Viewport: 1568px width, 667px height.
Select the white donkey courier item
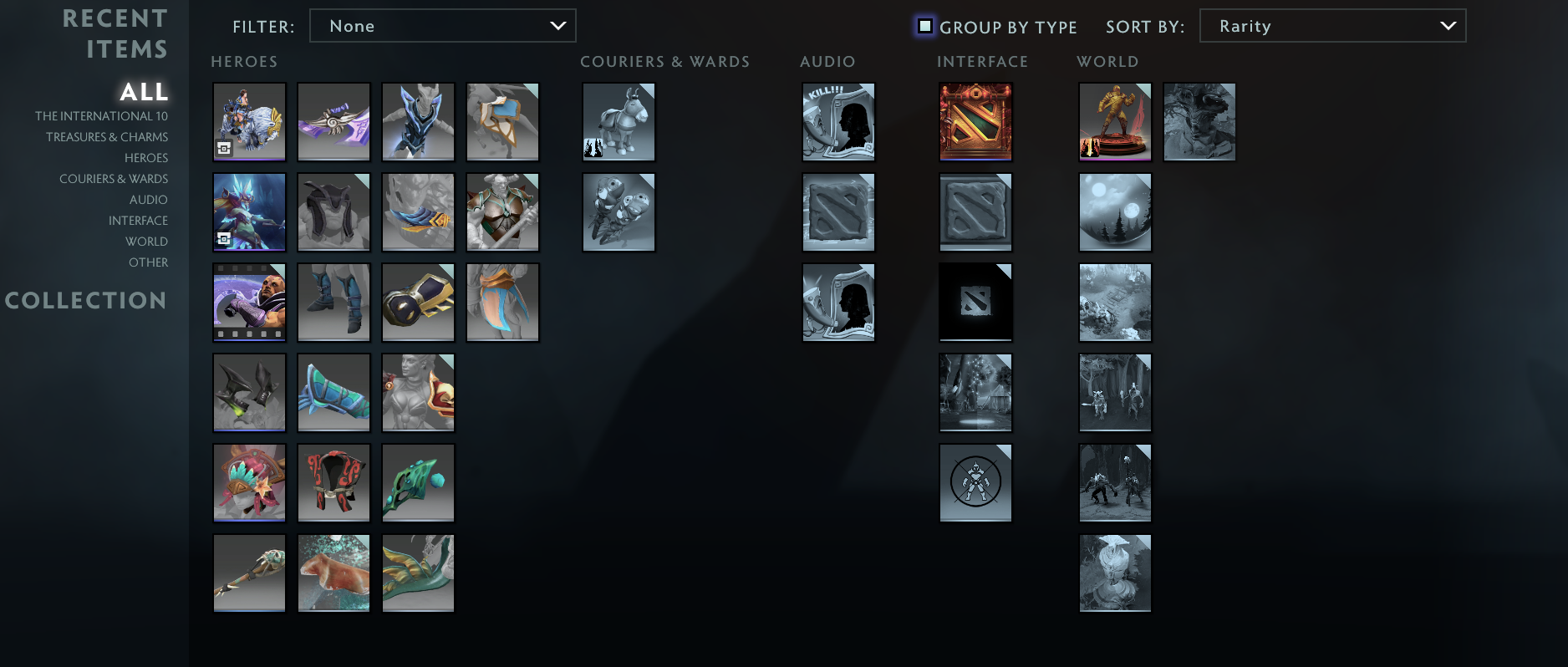pos(619,122)
